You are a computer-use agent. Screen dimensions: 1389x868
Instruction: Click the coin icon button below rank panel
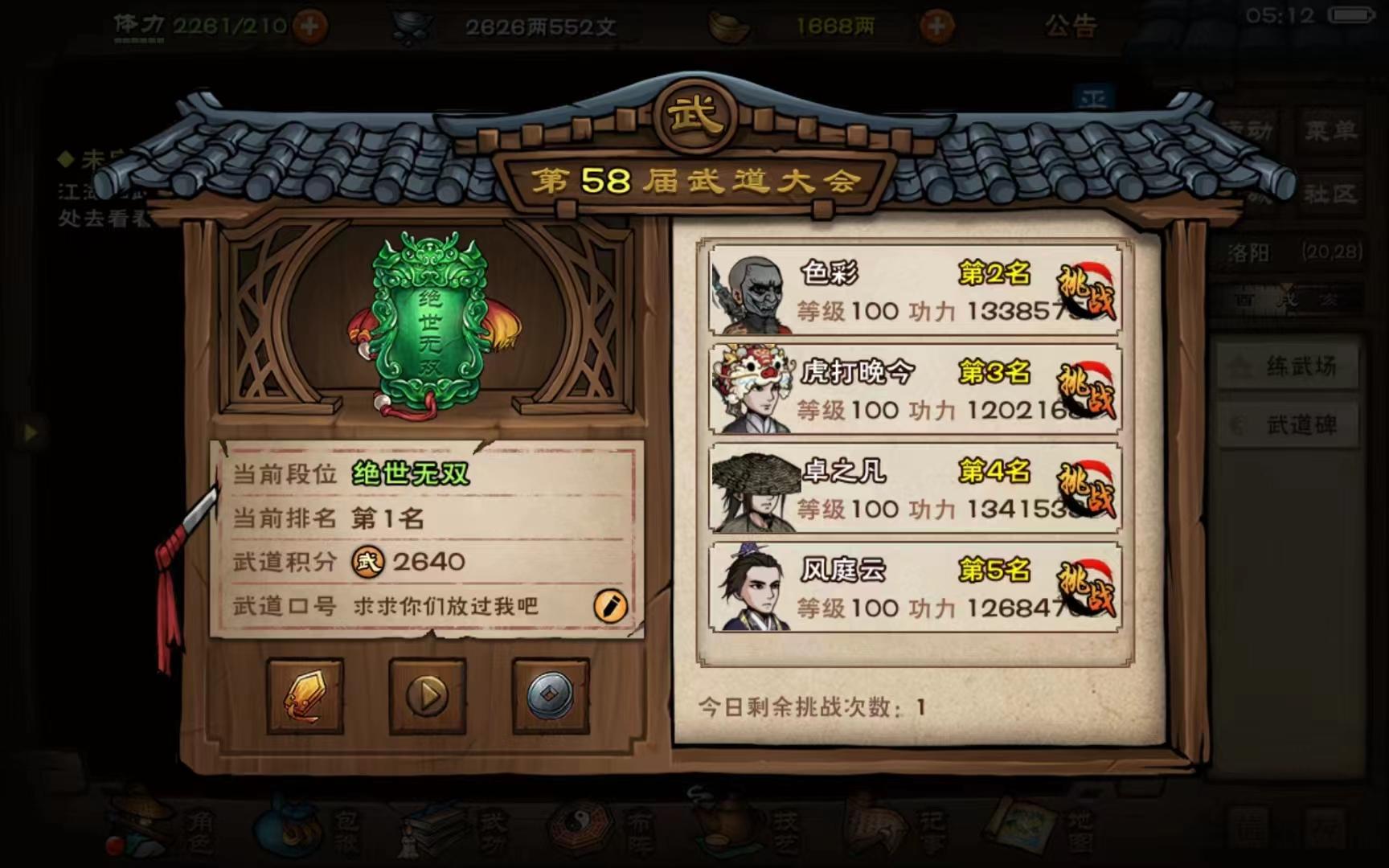pos(547,700)
